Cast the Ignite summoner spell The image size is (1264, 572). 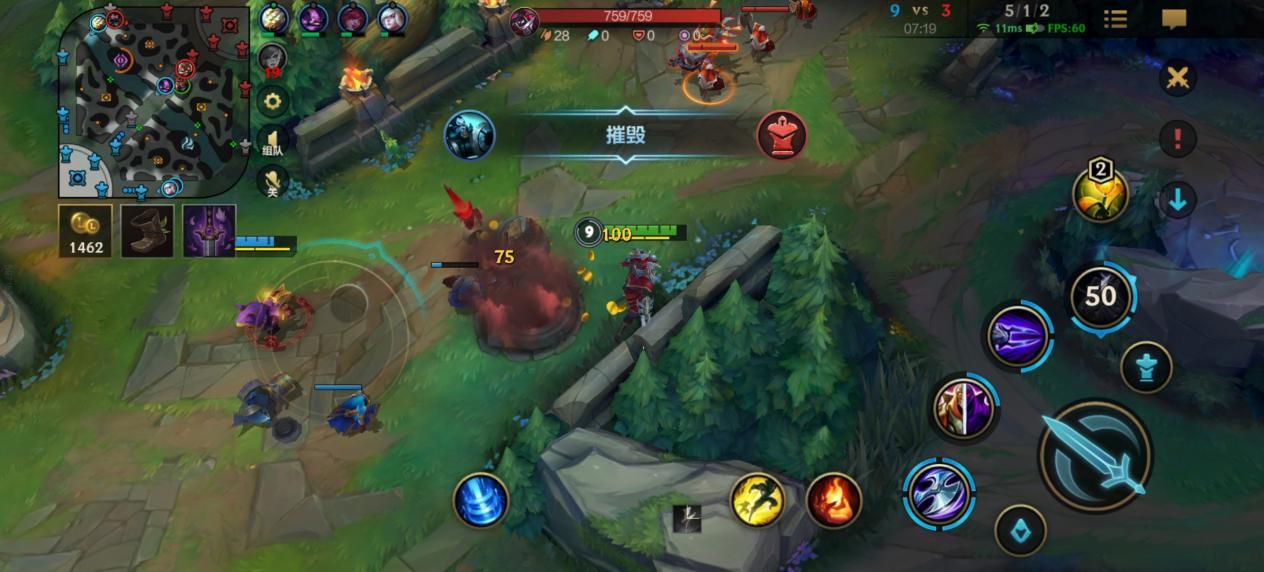[x=833, y=499]
